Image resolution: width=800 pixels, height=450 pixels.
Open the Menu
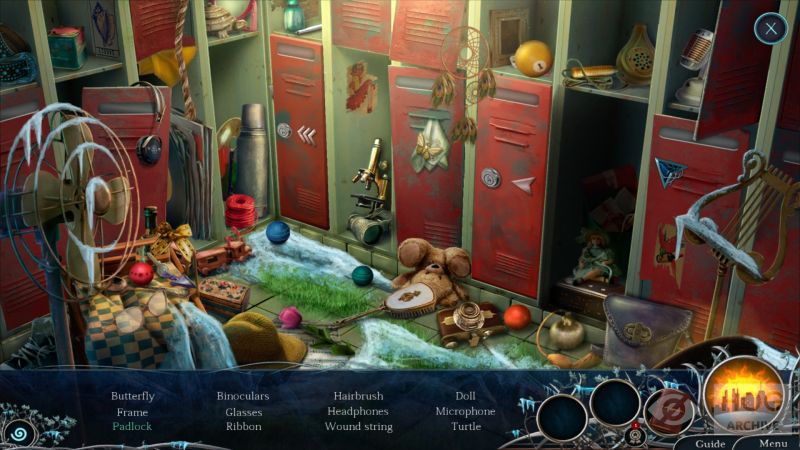tap(772, 443)
